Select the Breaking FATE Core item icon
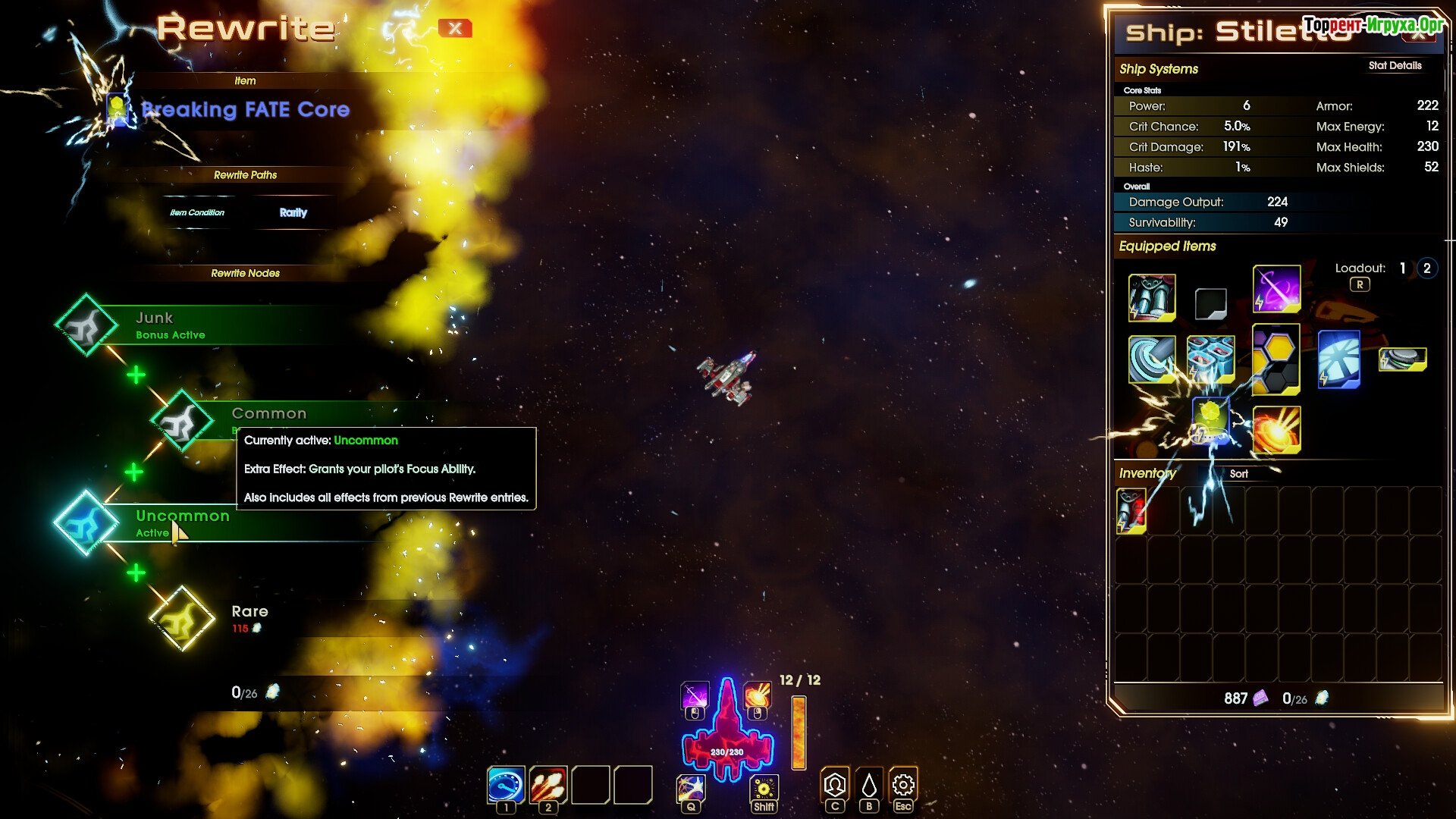Screen dimensions: 1456x819 [118, 110]
